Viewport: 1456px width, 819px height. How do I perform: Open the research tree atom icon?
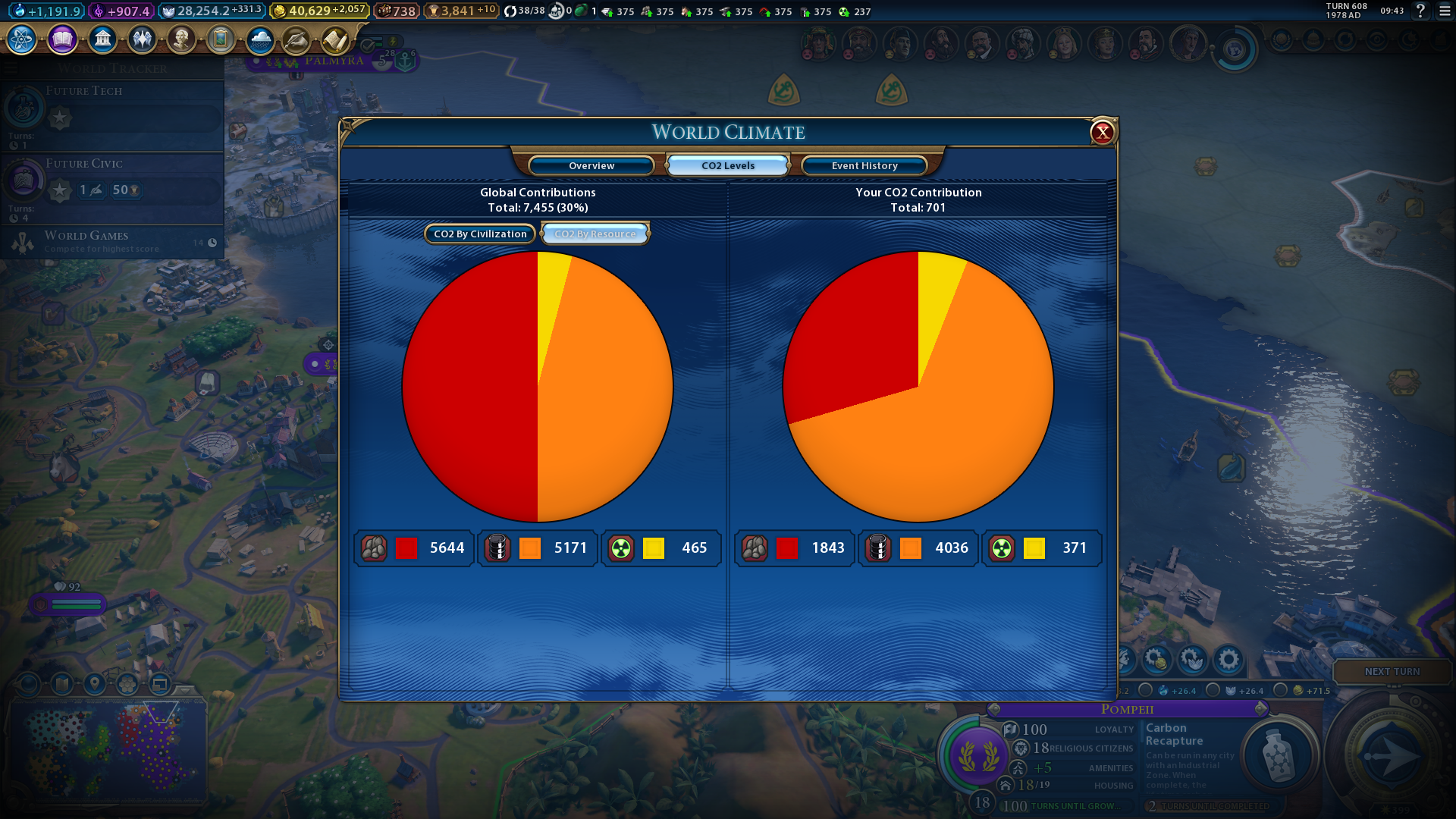pos(22,39)
